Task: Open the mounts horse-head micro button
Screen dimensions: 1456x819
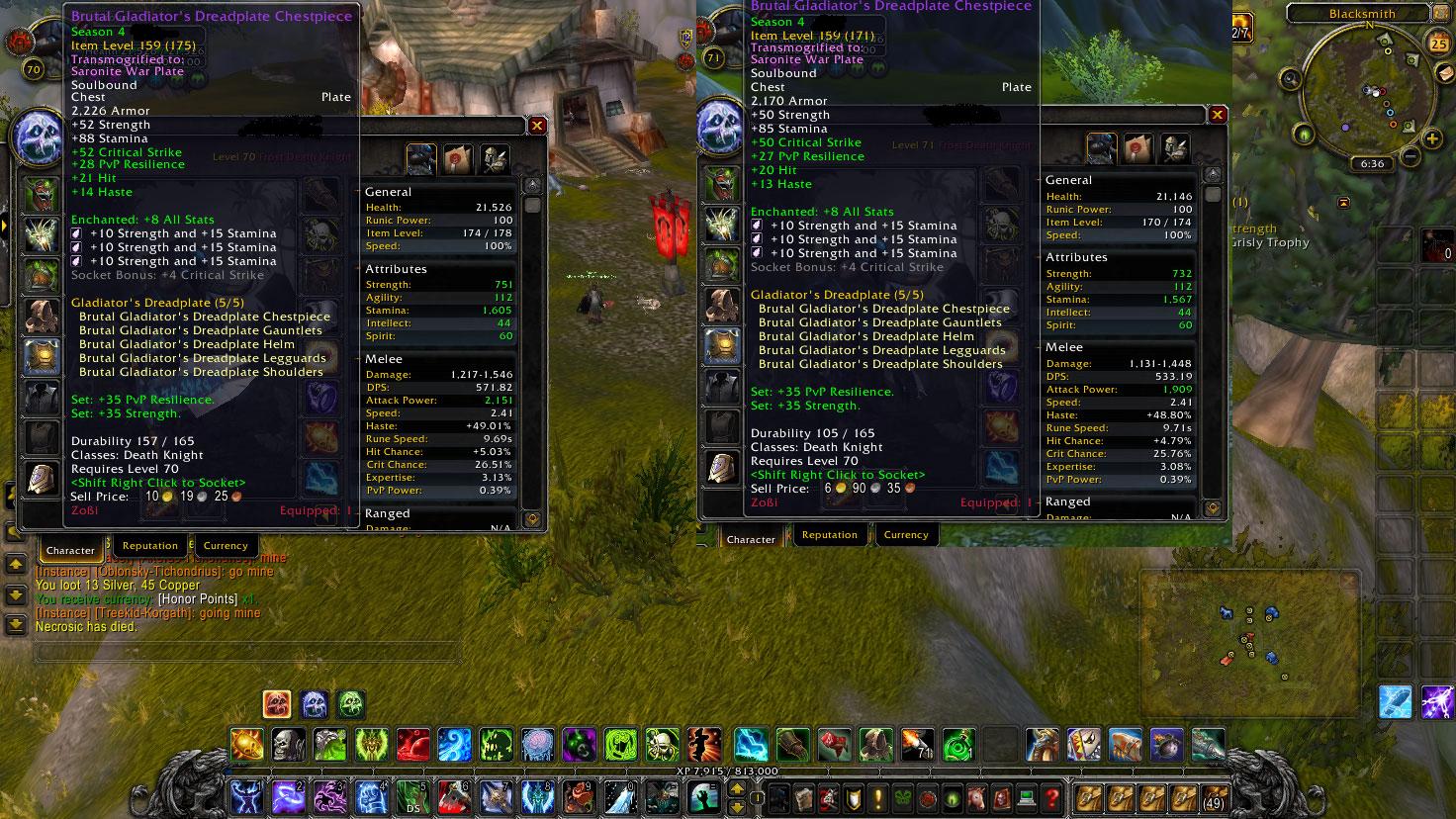Action: (977, 797)
